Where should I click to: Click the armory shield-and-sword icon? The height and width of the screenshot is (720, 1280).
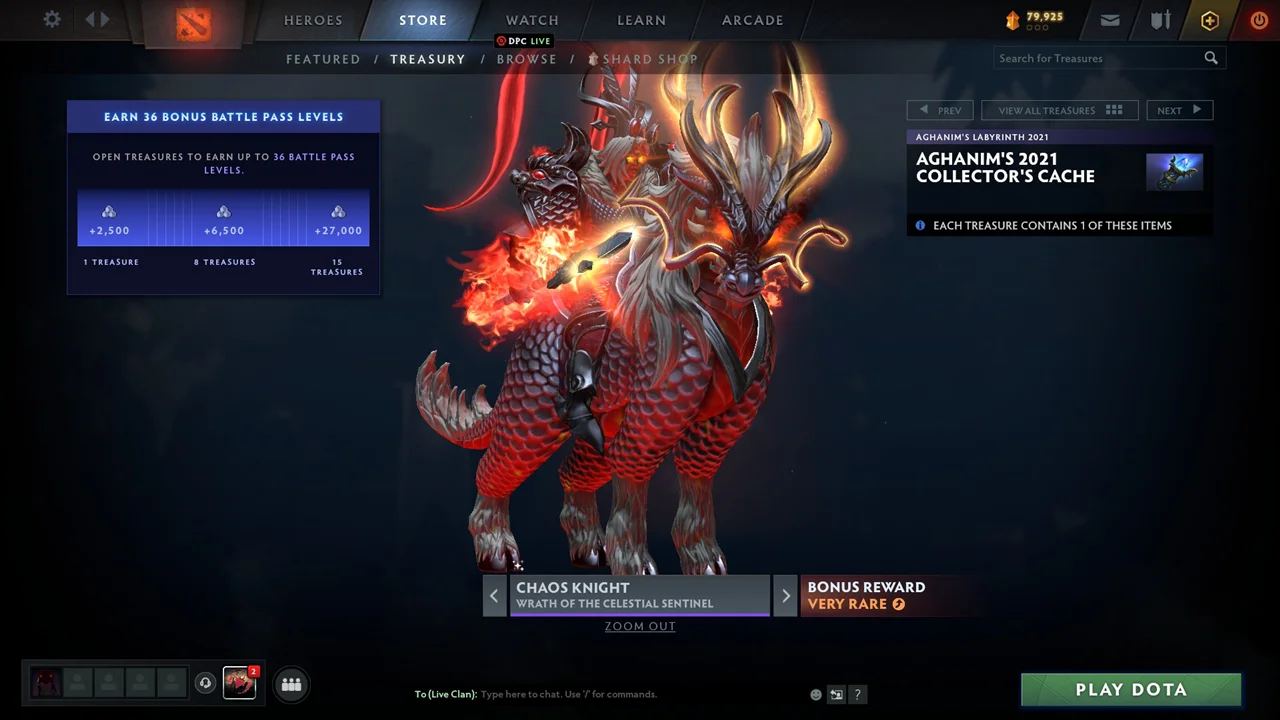(x=1158, y=20)
